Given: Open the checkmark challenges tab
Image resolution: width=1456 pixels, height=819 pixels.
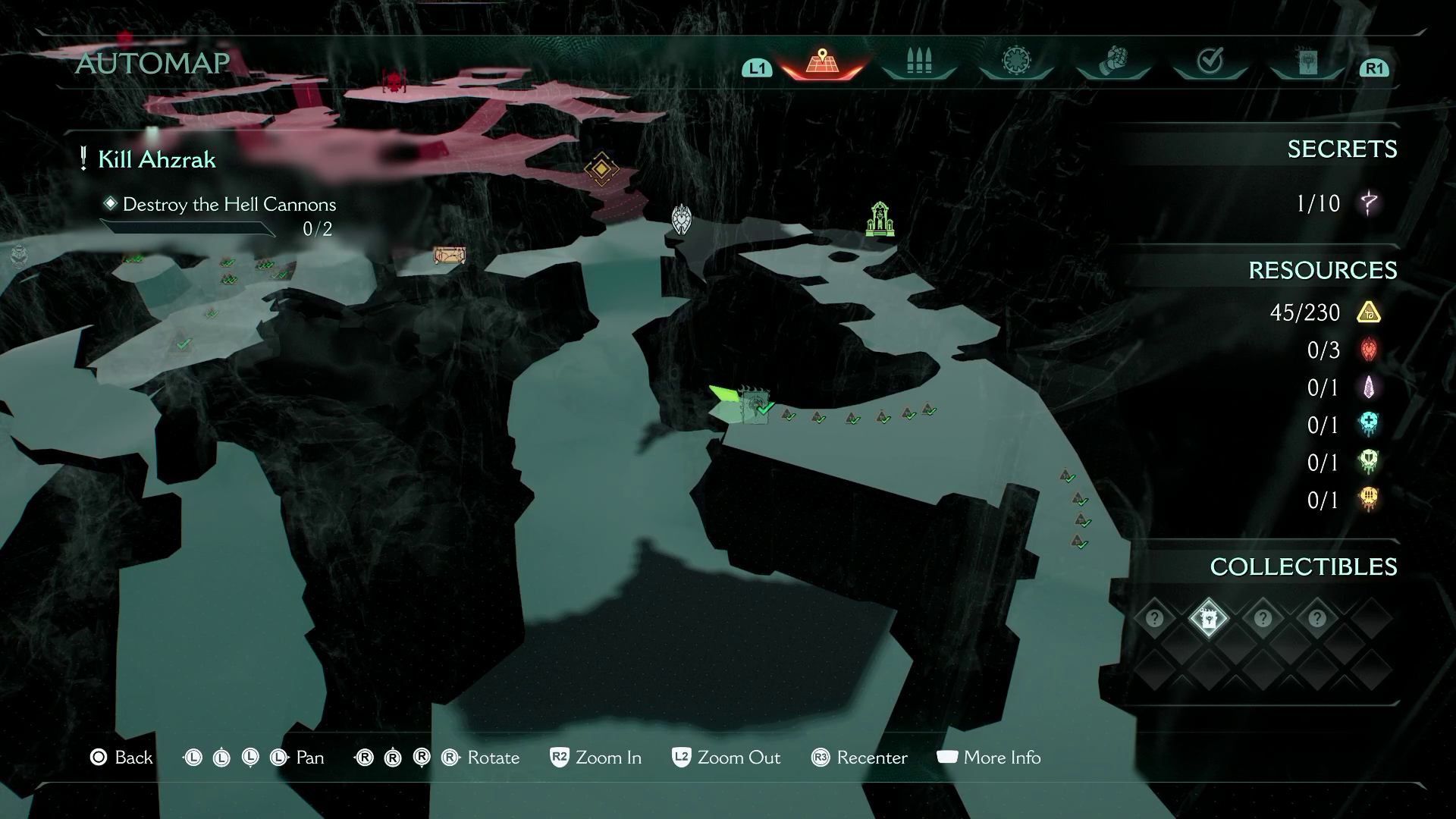Looking at the screenshot, I should point(1210,61).
